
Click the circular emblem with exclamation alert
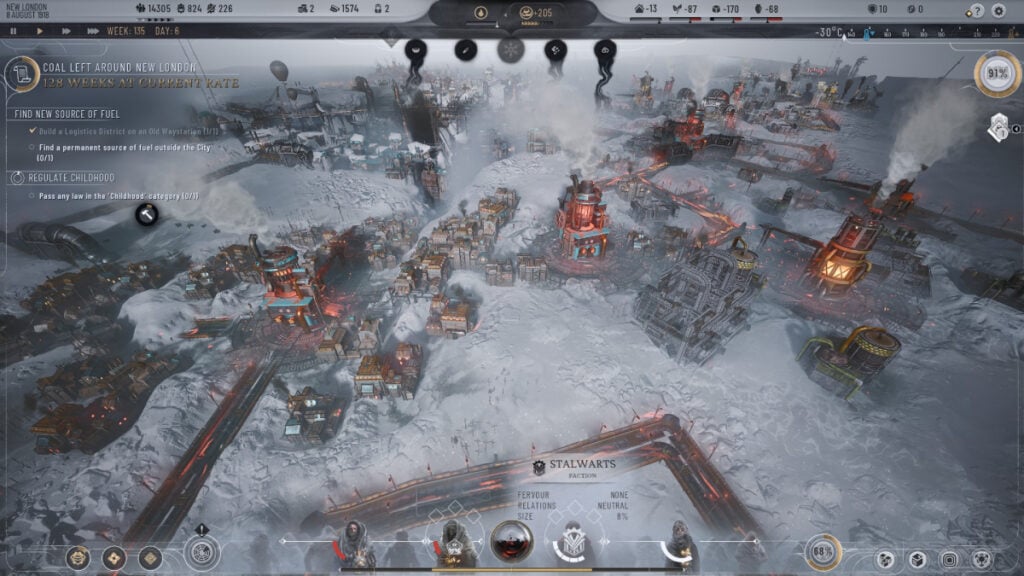[x=202, y=552]
